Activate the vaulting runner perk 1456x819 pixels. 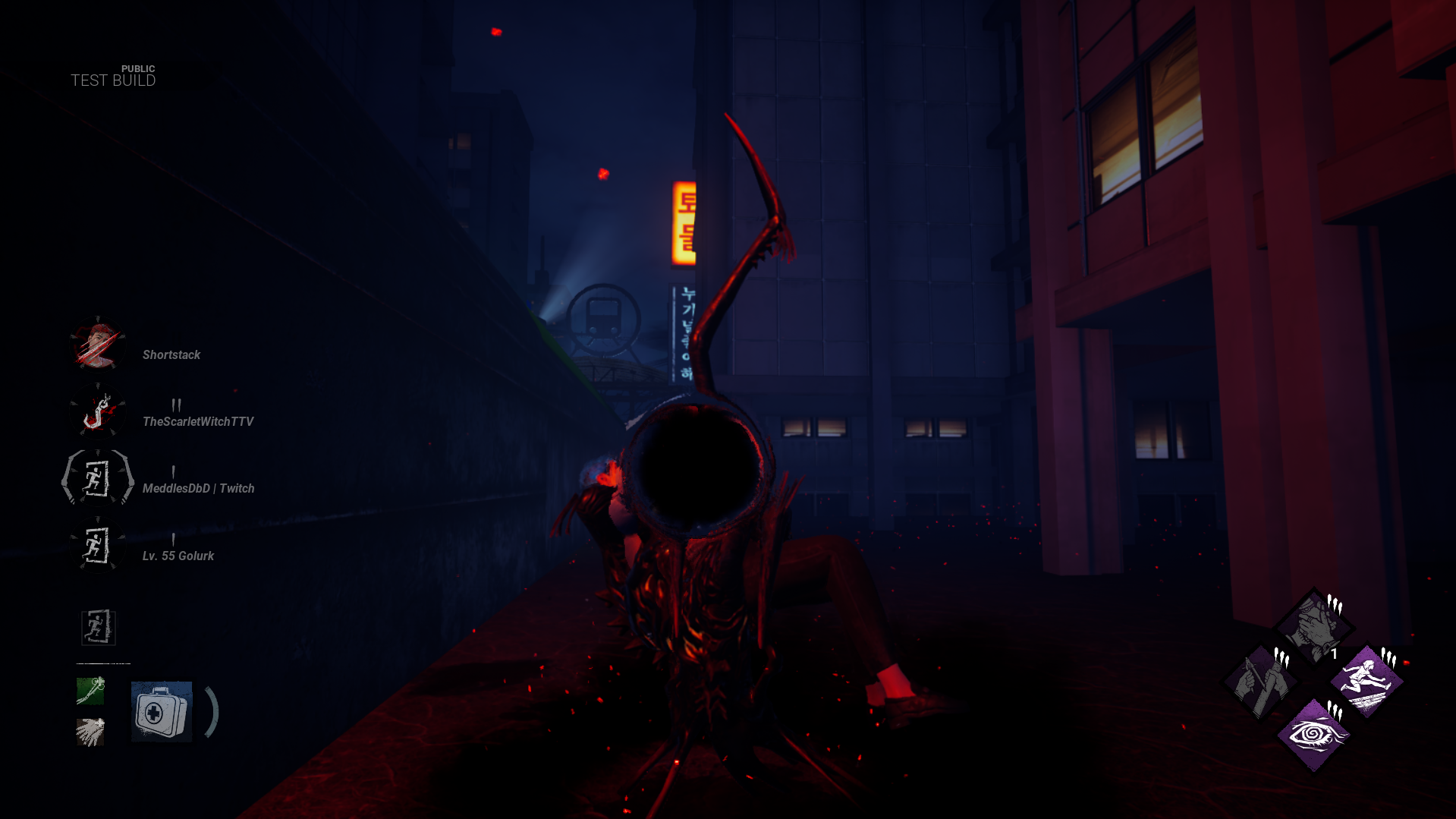pyautogui.click(x=1366, y=682)
